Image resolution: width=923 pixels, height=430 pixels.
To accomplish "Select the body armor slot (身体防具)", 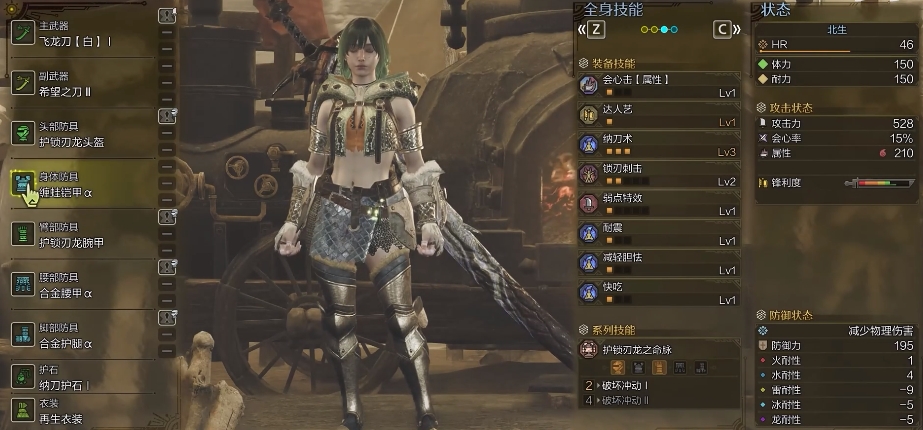I will click(85, 182).
